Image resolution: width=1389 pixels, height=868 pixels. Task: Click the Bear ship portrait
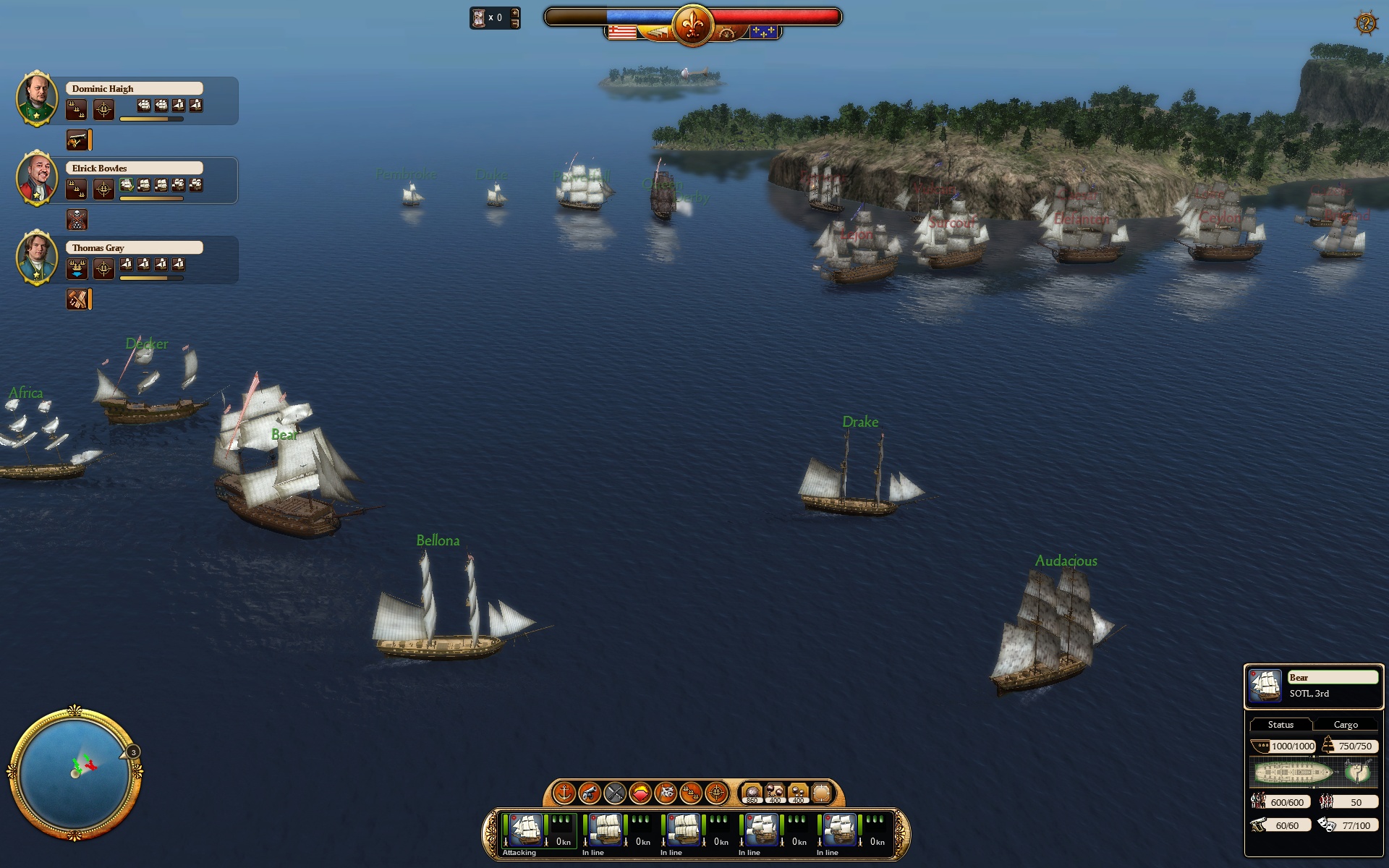click(x=1266, y=686)
